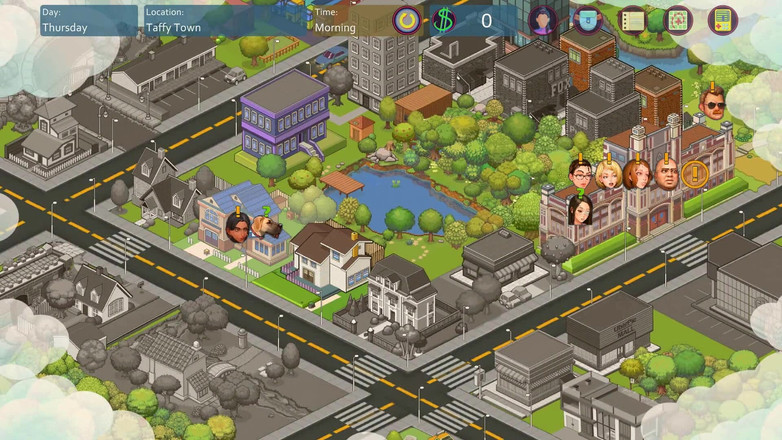Select the bald man portrait marker
The width and height of the screenshot is (782, 440).
[666, 174]
